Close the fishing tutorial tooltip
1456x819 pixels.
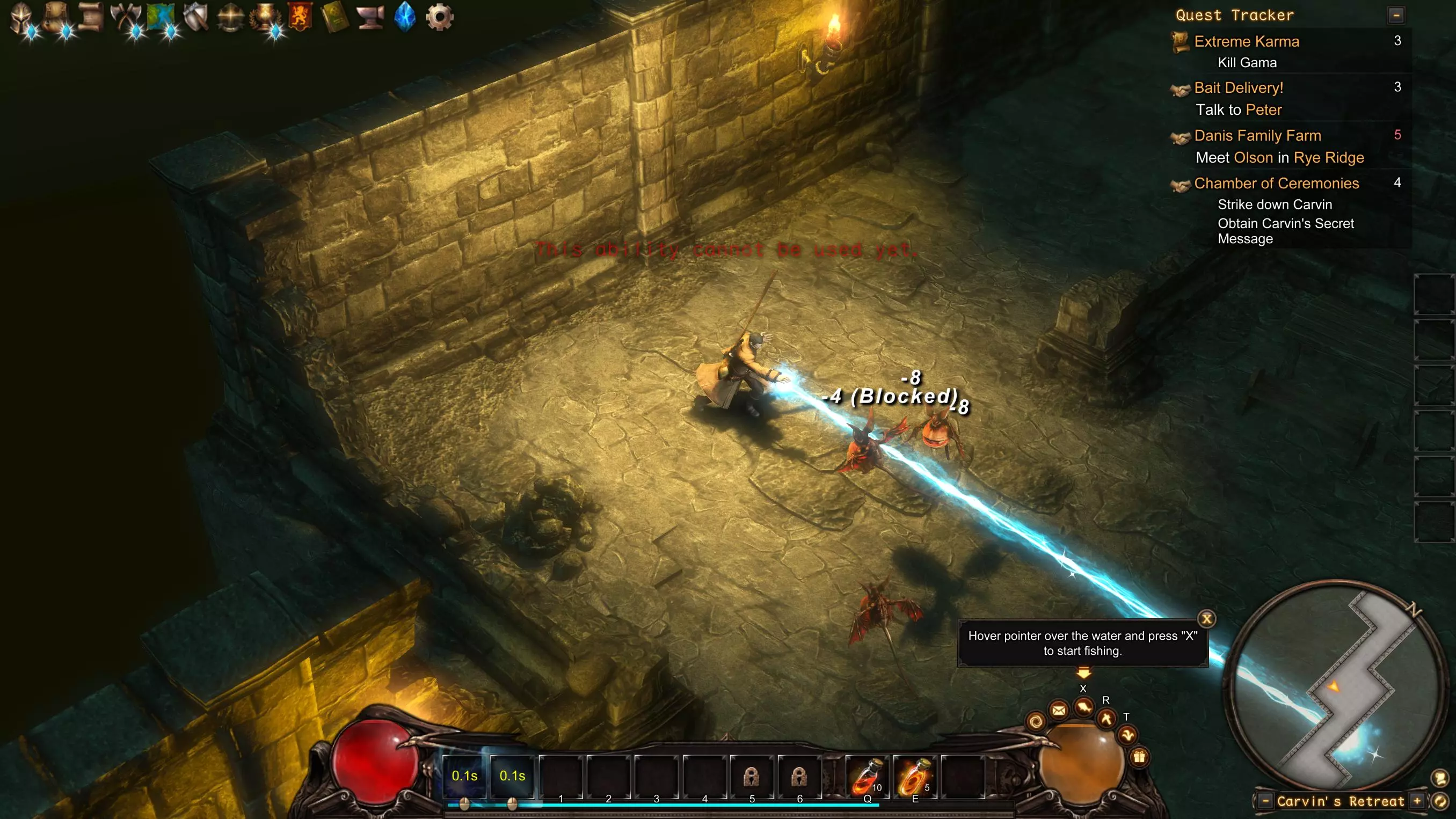(x=1206, y=618)
